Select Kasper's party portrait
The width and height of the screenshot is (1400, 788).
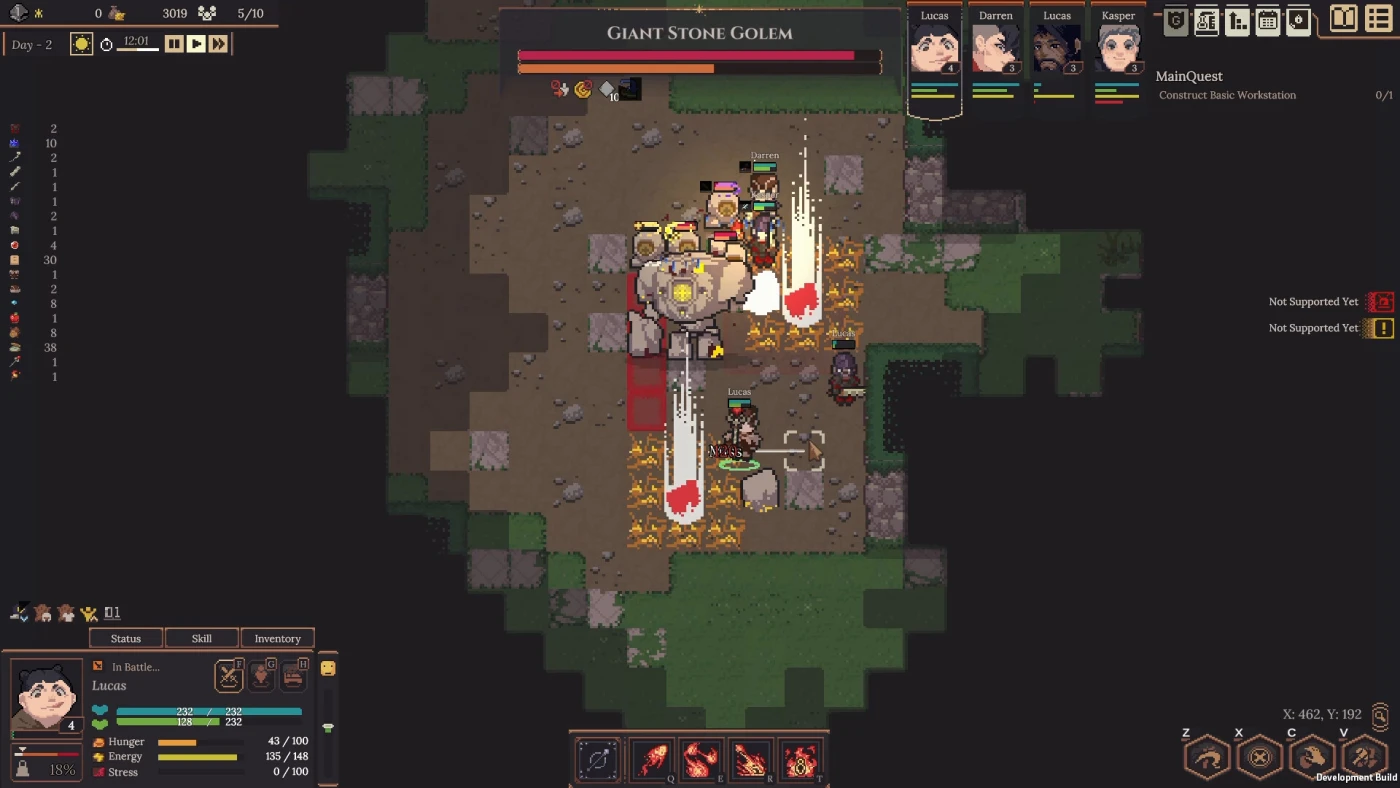pyautogui.click(x=1118, y=46)
